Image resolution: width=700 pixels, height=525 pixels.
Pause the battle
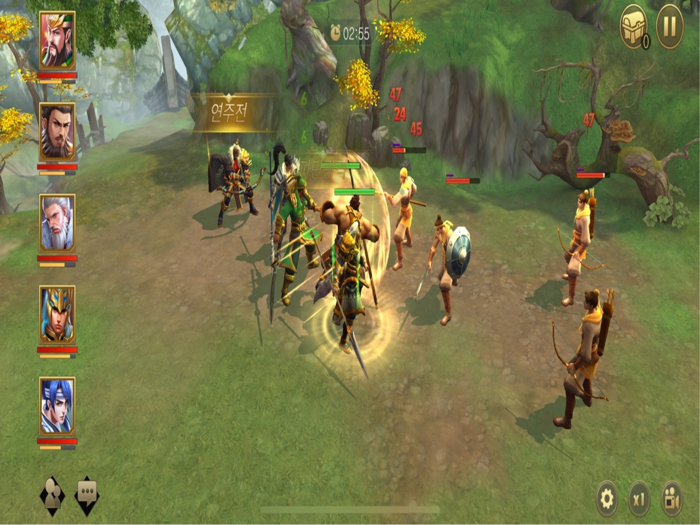[669, 26]
